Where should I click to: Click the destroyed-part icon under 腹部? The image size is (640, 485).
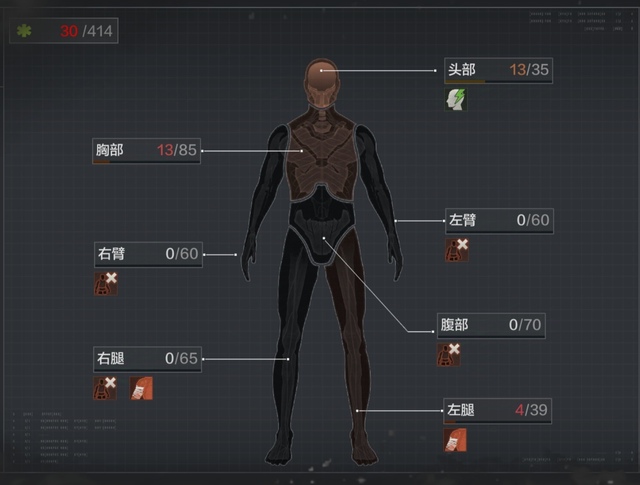pyautogui.click(x=449, y=354)
